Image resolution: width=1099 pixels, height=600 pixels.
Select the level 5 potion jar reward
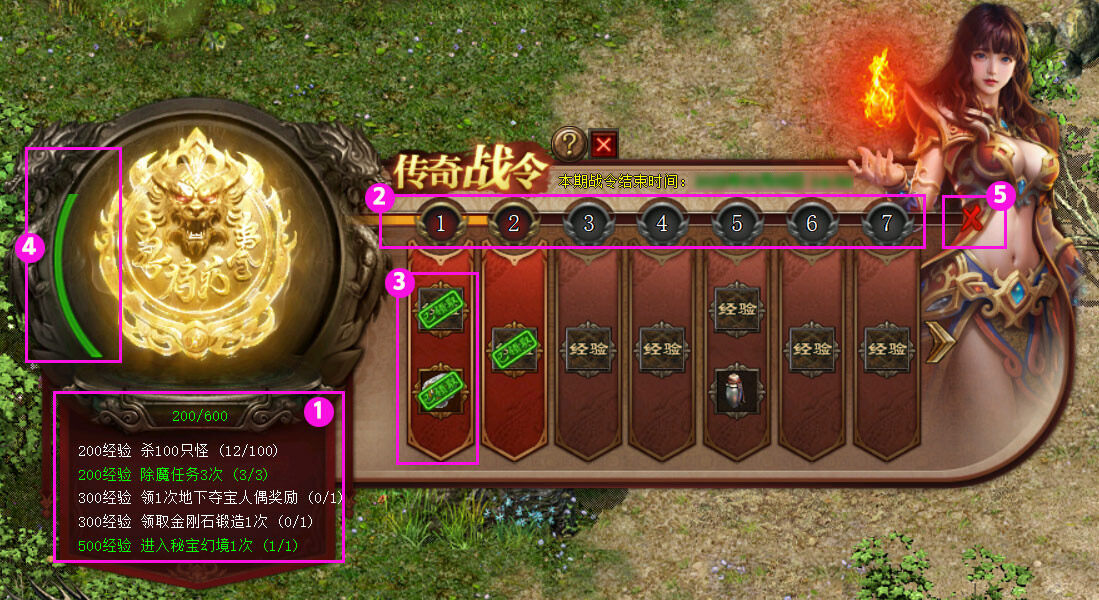tap(736, 388)
